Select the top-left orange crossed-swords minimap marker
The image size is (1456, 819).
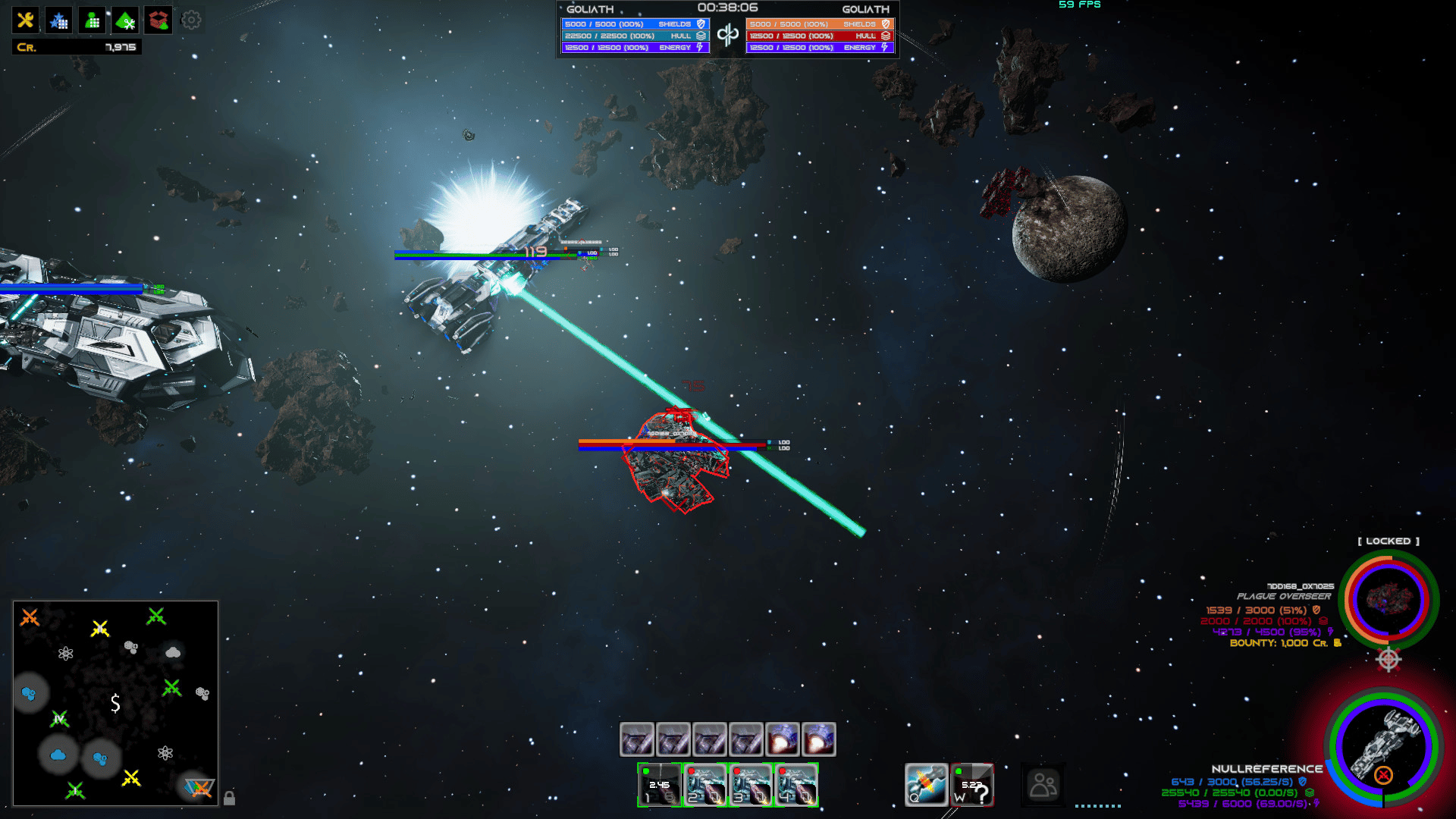point(30,617)
